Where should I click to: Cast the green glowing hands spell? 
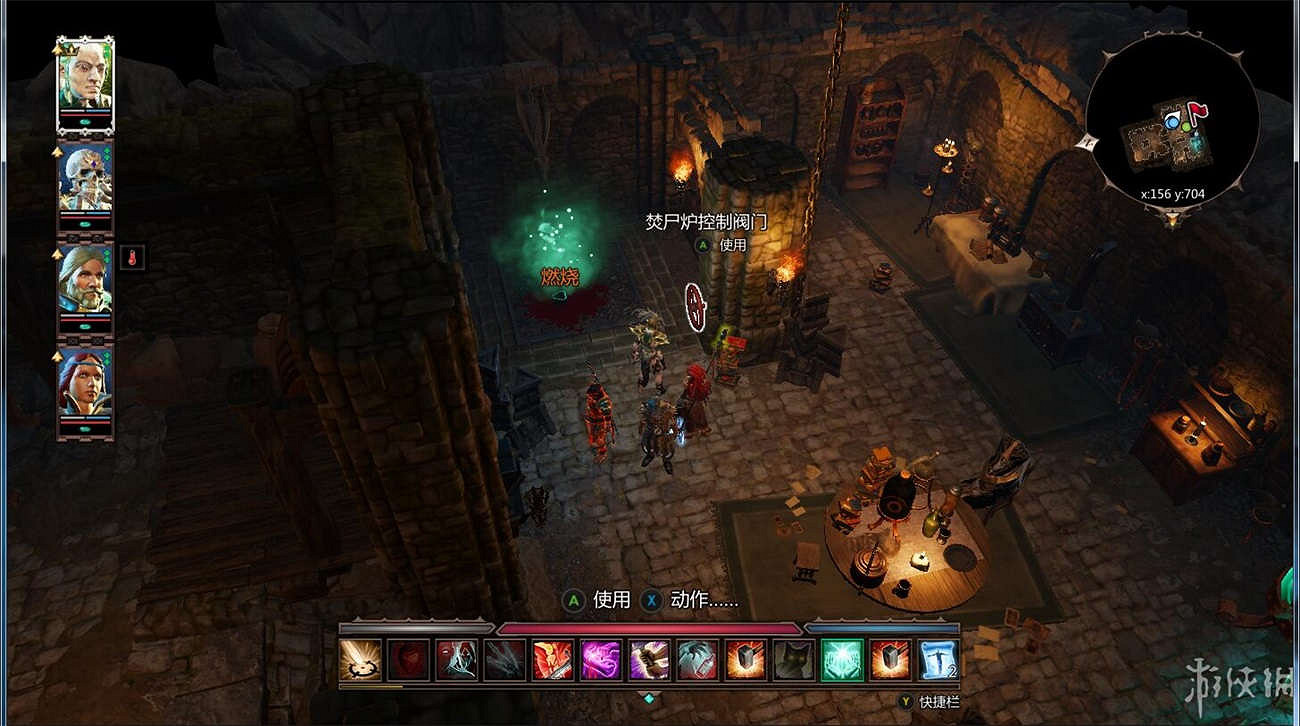click(x=842, y=660)
